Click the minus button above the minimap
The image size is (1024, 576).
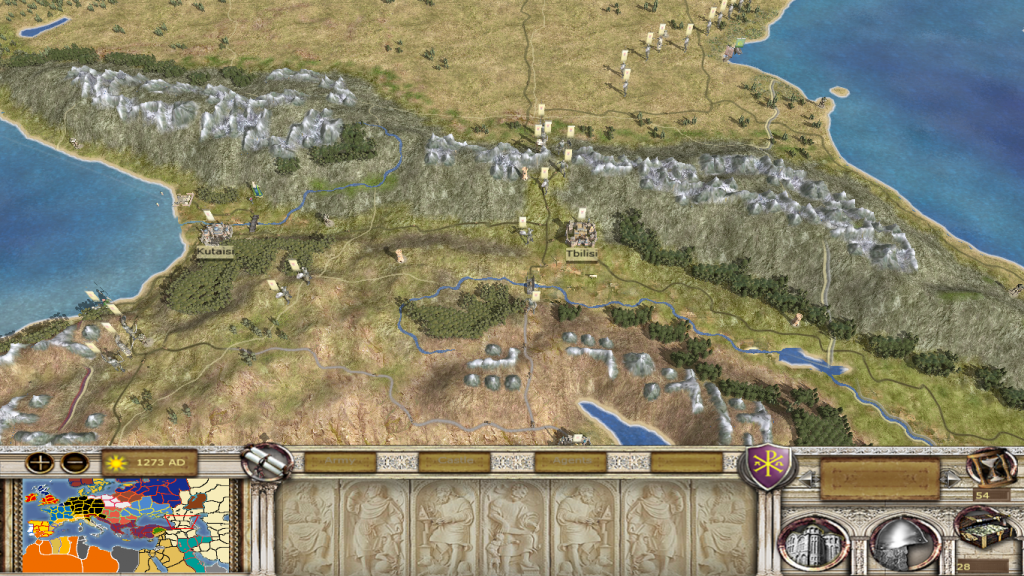point(73,463)
